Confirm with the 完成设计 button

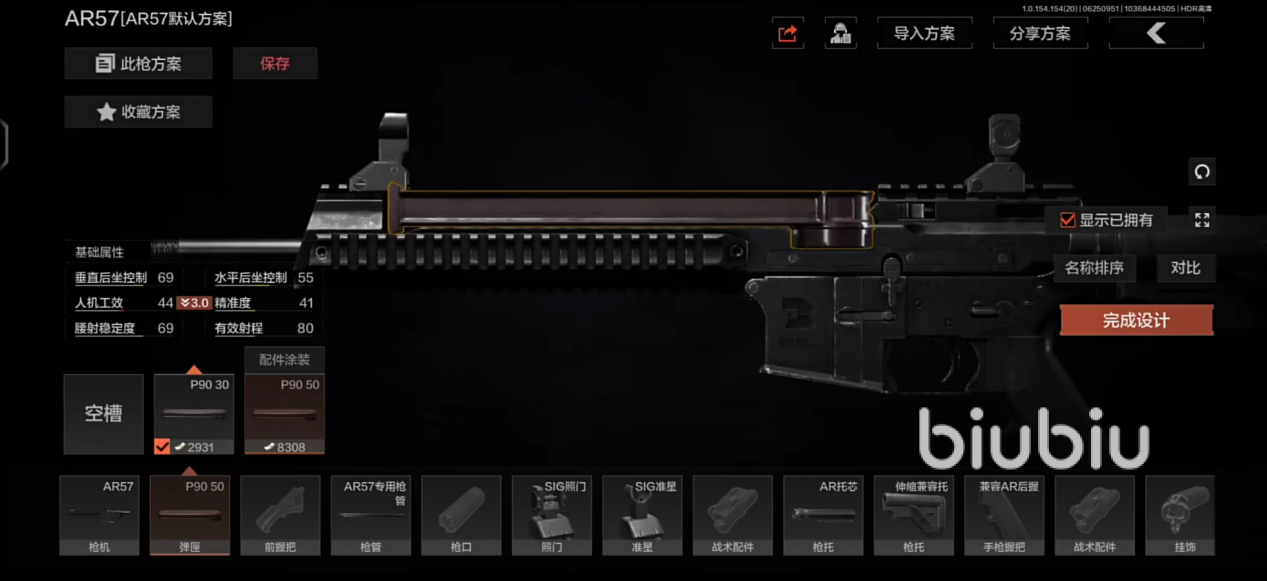point(1136,321)
